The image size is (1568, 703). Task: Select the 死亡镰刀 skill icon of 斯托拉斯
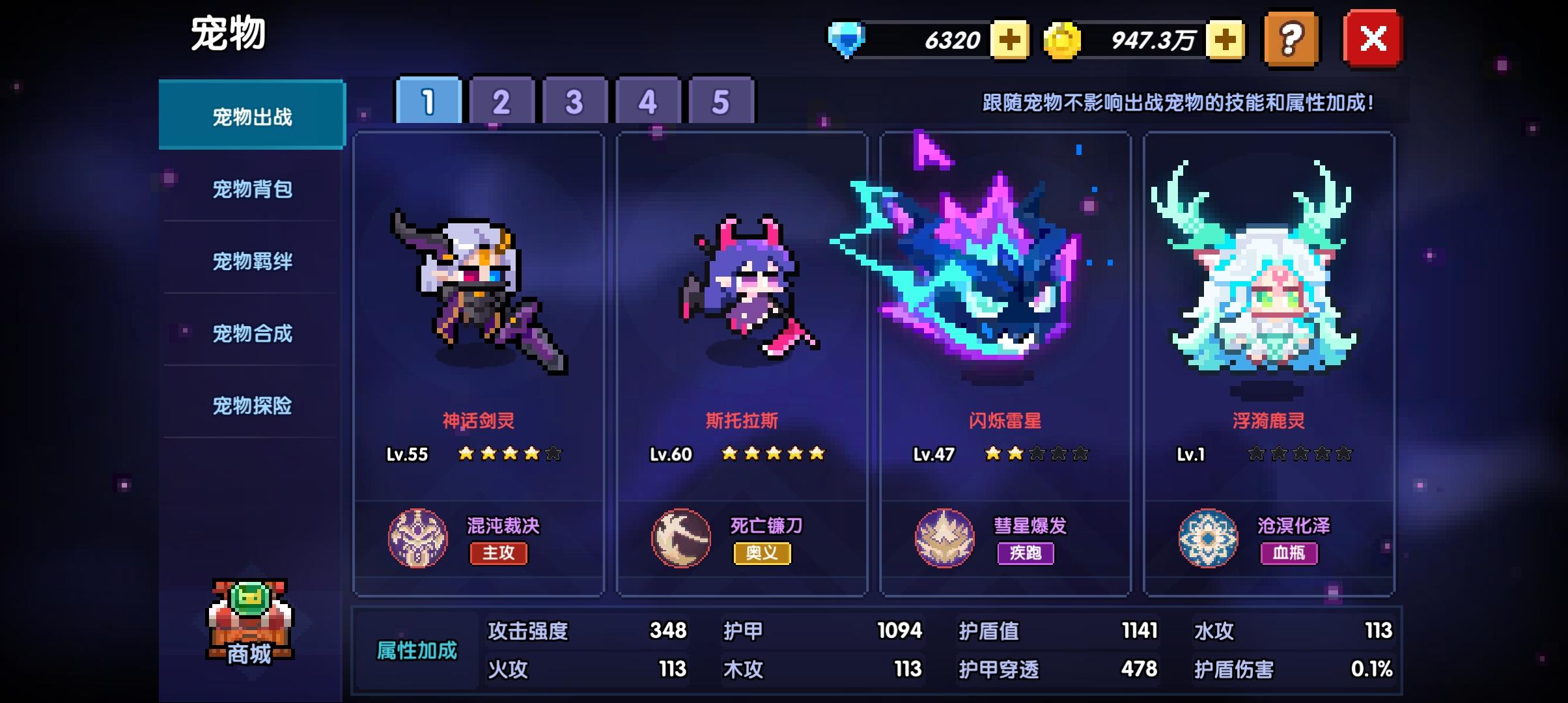pyautogui.click(x=682, y=538)
